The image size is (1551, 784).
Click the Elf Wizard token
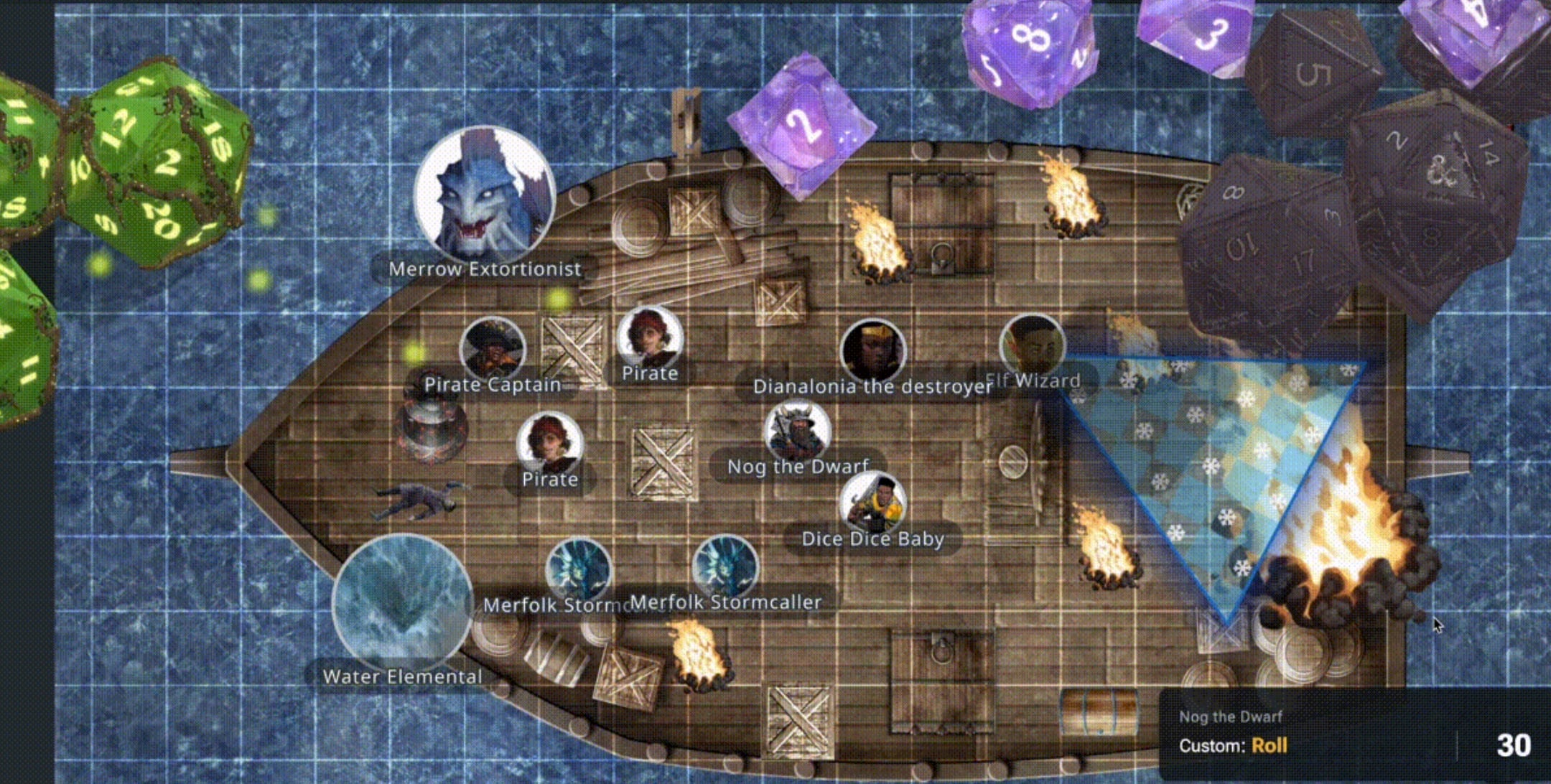(x=1032, y=347)
